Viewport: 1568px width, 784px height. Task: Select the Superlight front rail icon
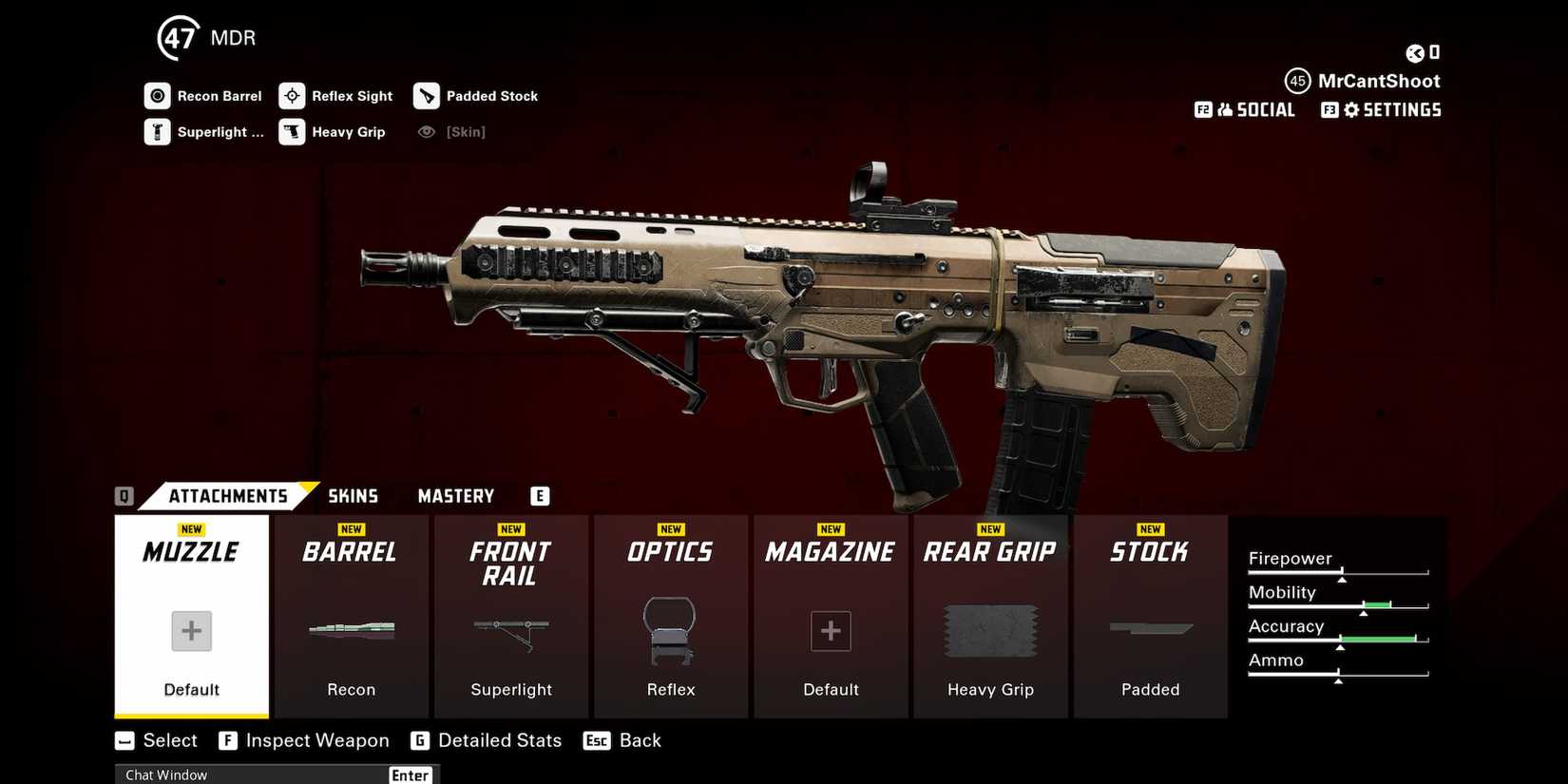157,131
